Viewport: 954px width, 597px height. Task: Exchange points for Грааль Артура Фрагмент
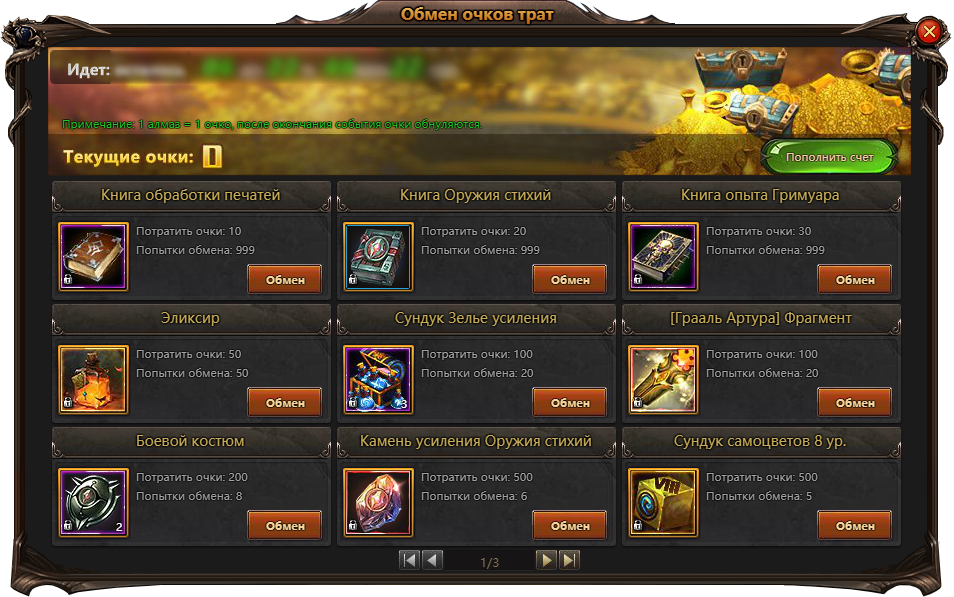[854, 403]
